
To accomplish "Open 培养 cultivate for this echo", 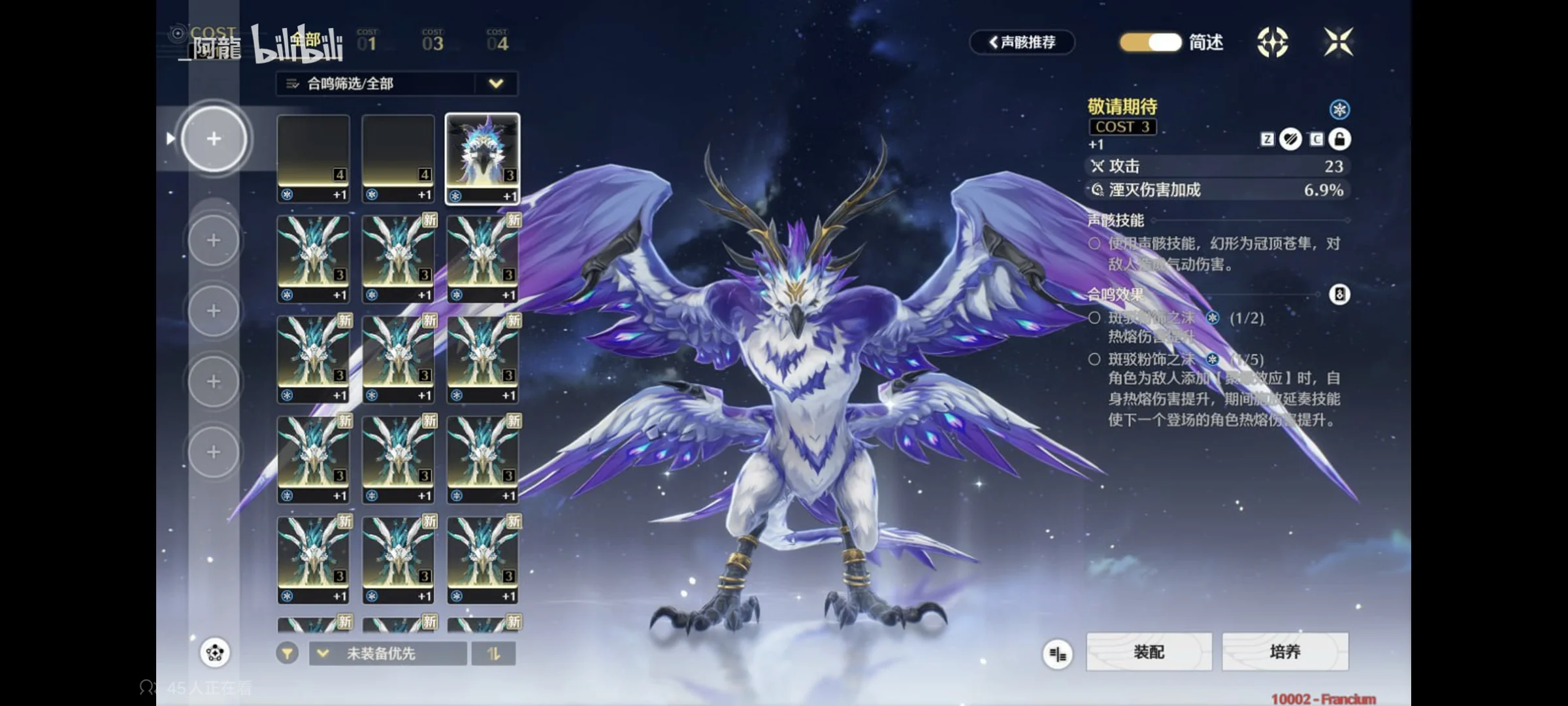I will click(1284, 652).
